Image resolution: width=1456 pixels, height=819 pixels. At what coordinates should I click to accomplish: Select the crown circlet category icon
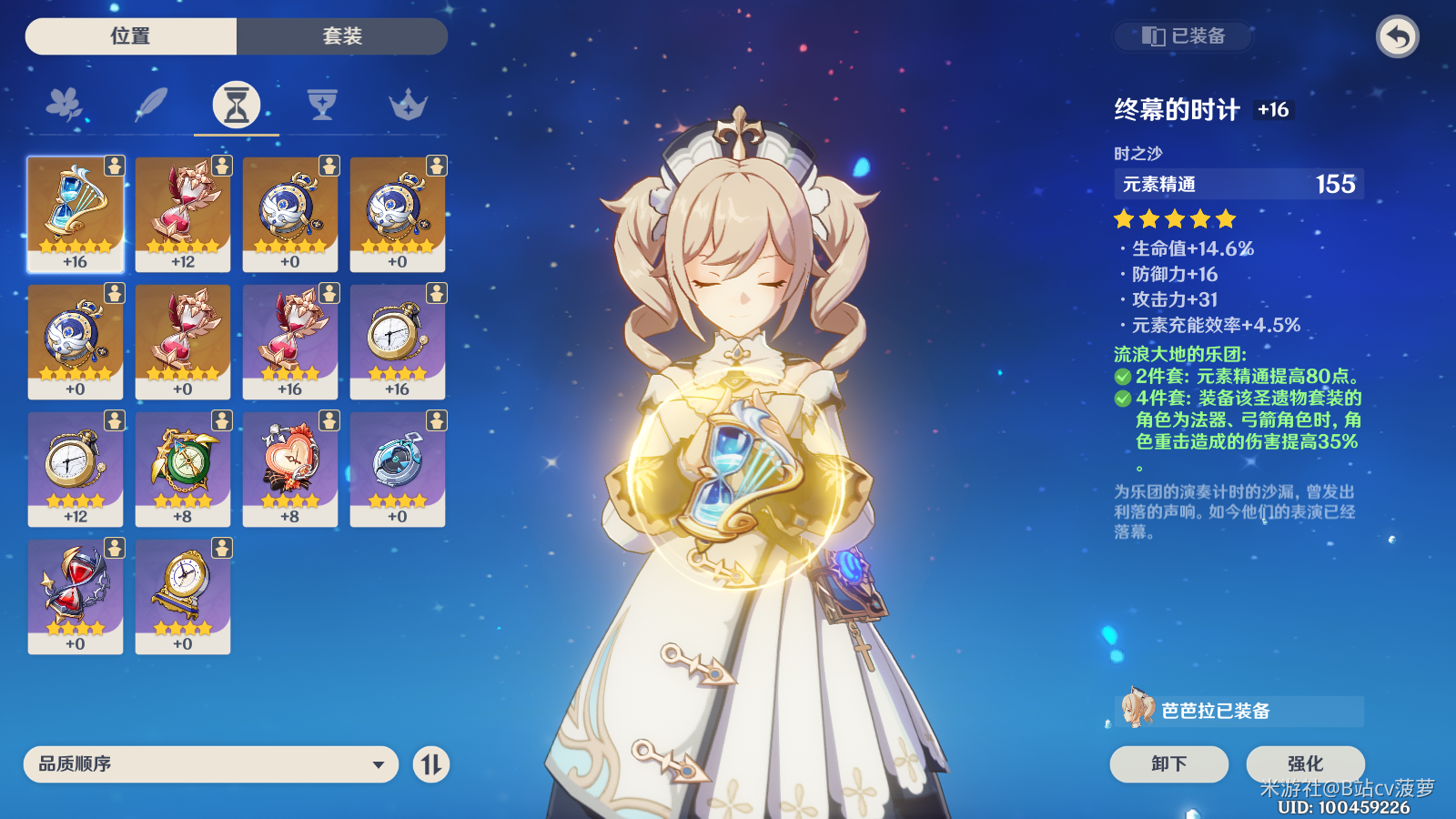408,106
